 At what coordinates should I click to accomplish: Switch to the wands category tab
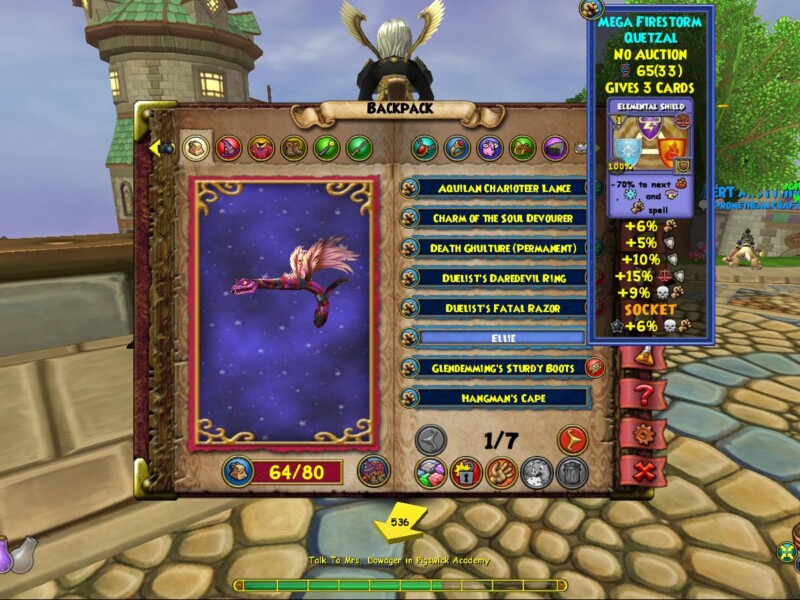[x=326, y=149]
